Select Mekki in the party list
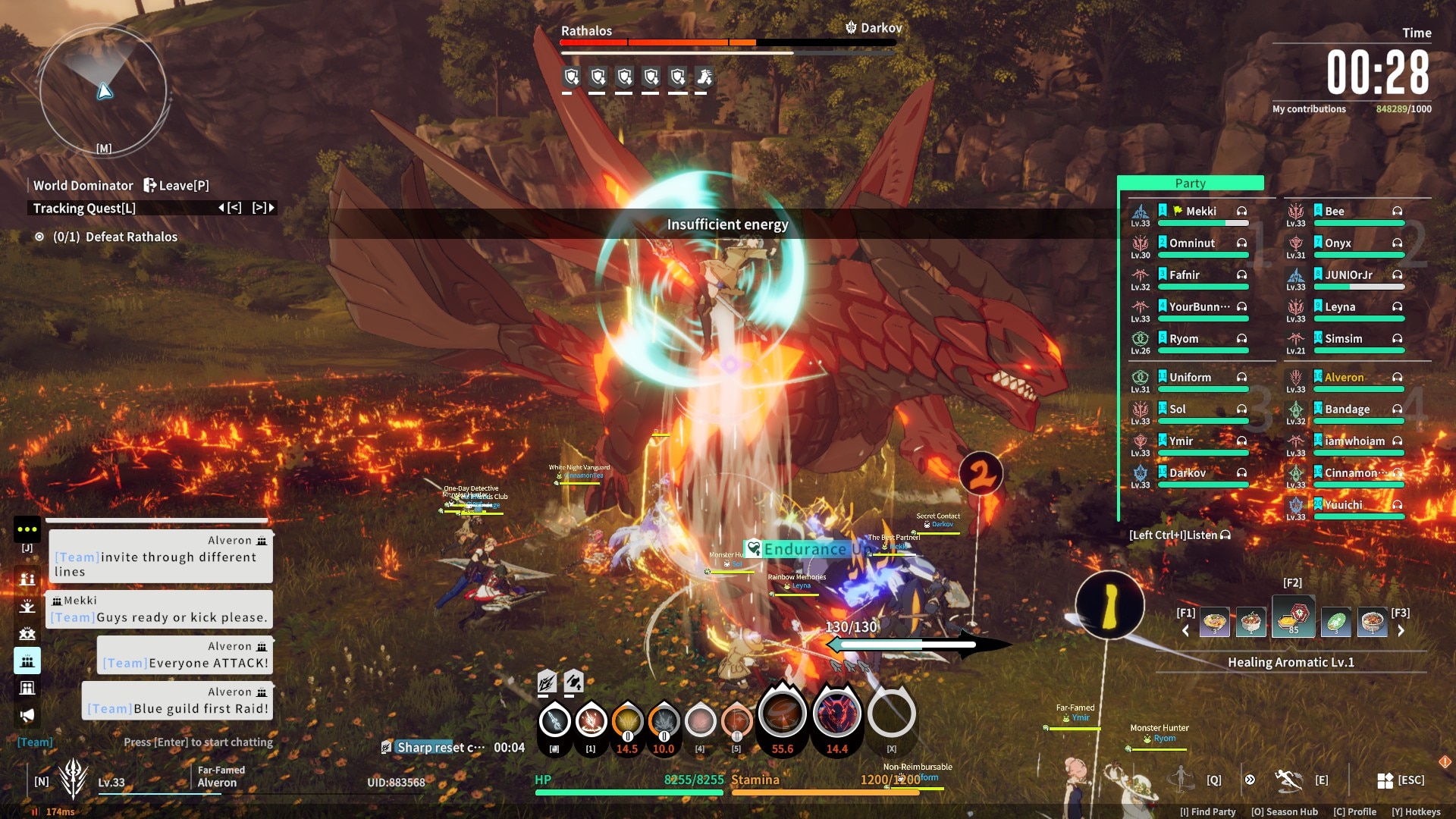The height and width of the screenshot is (819, 1456). [x=1200, y=212]
